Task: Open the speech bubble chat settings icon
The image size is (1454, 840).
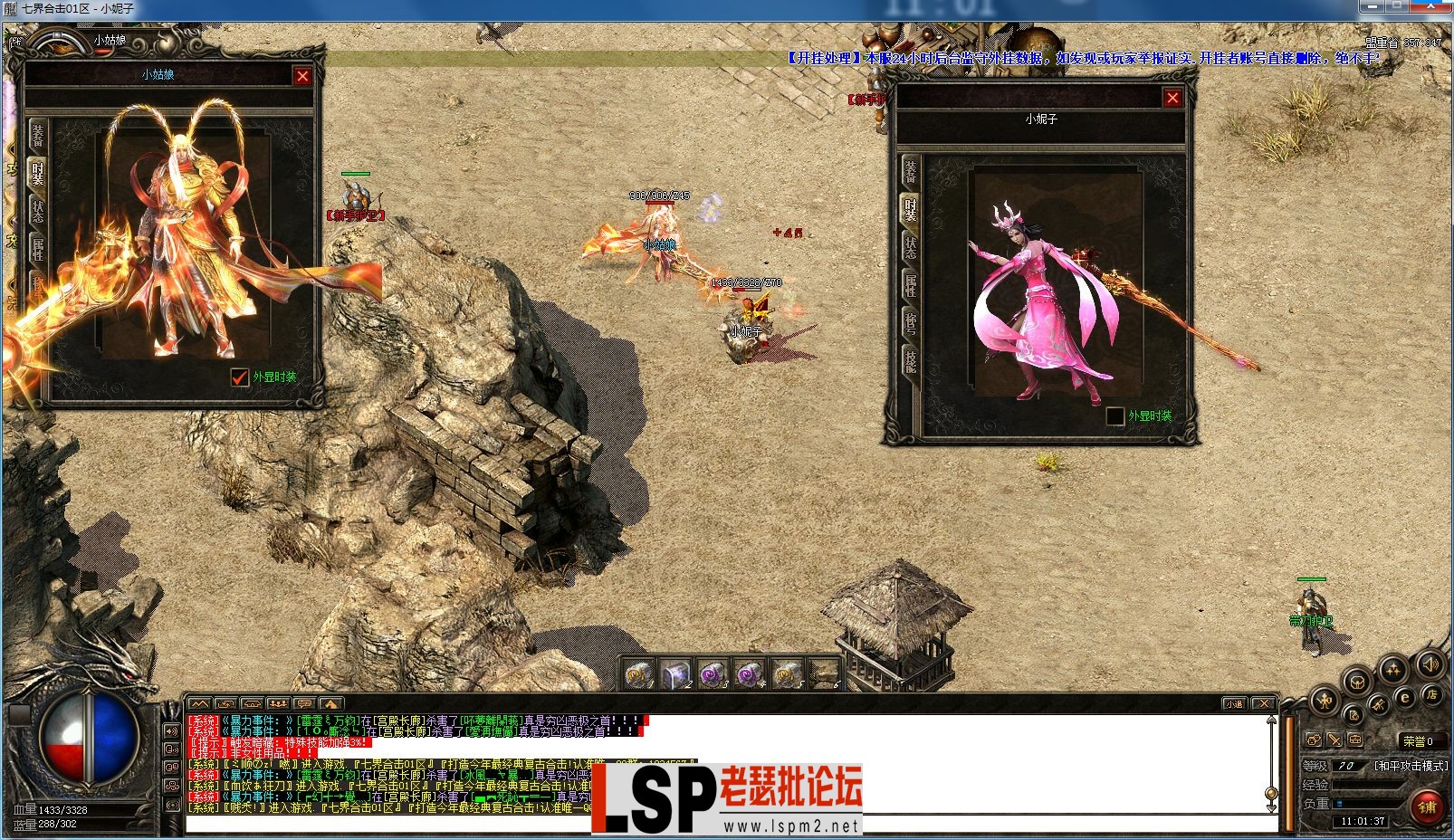Action: pos(303,702)
